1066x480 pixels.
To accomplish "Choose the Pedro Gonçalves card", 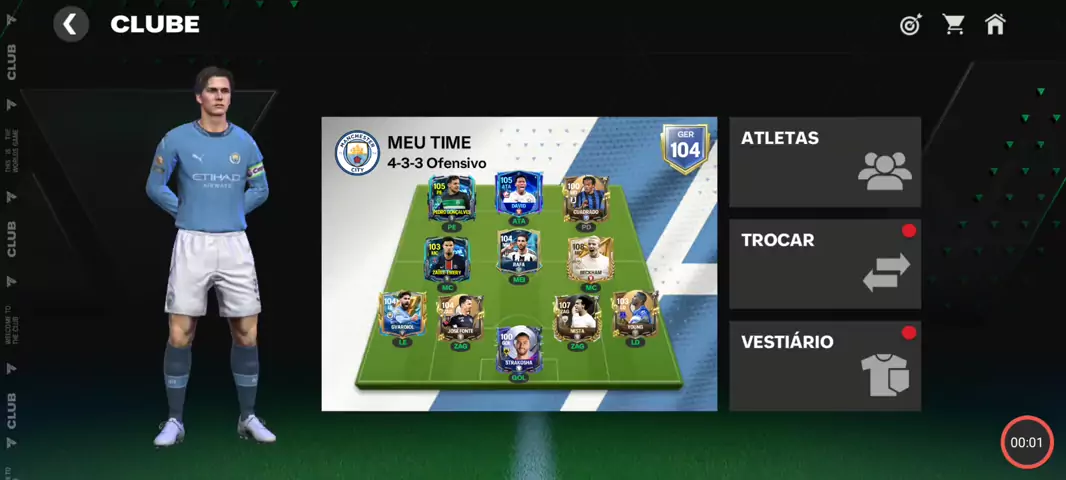I will coord(452,199).
